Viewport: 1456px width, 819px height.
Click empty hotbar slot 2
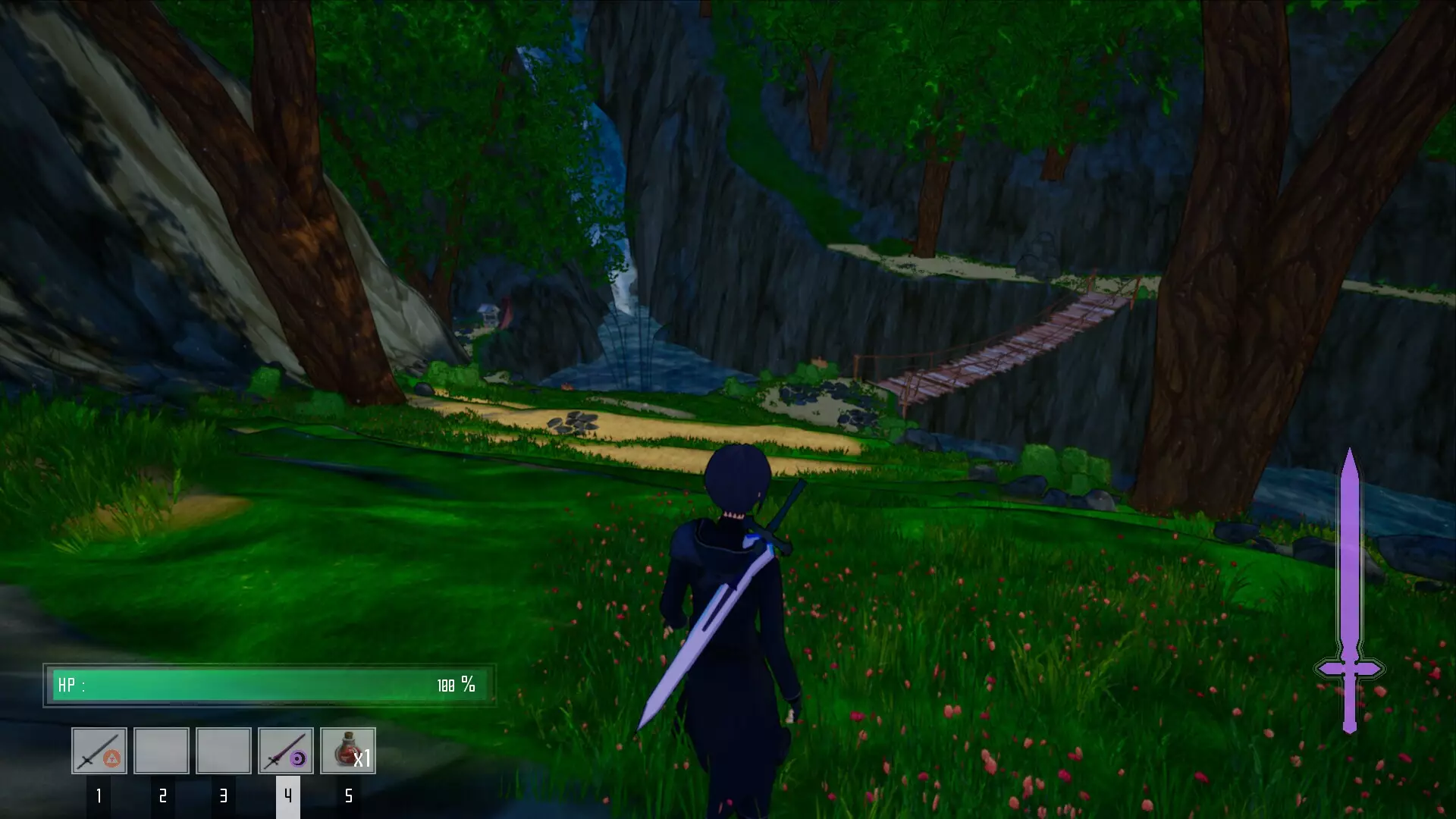pos(162,751)
